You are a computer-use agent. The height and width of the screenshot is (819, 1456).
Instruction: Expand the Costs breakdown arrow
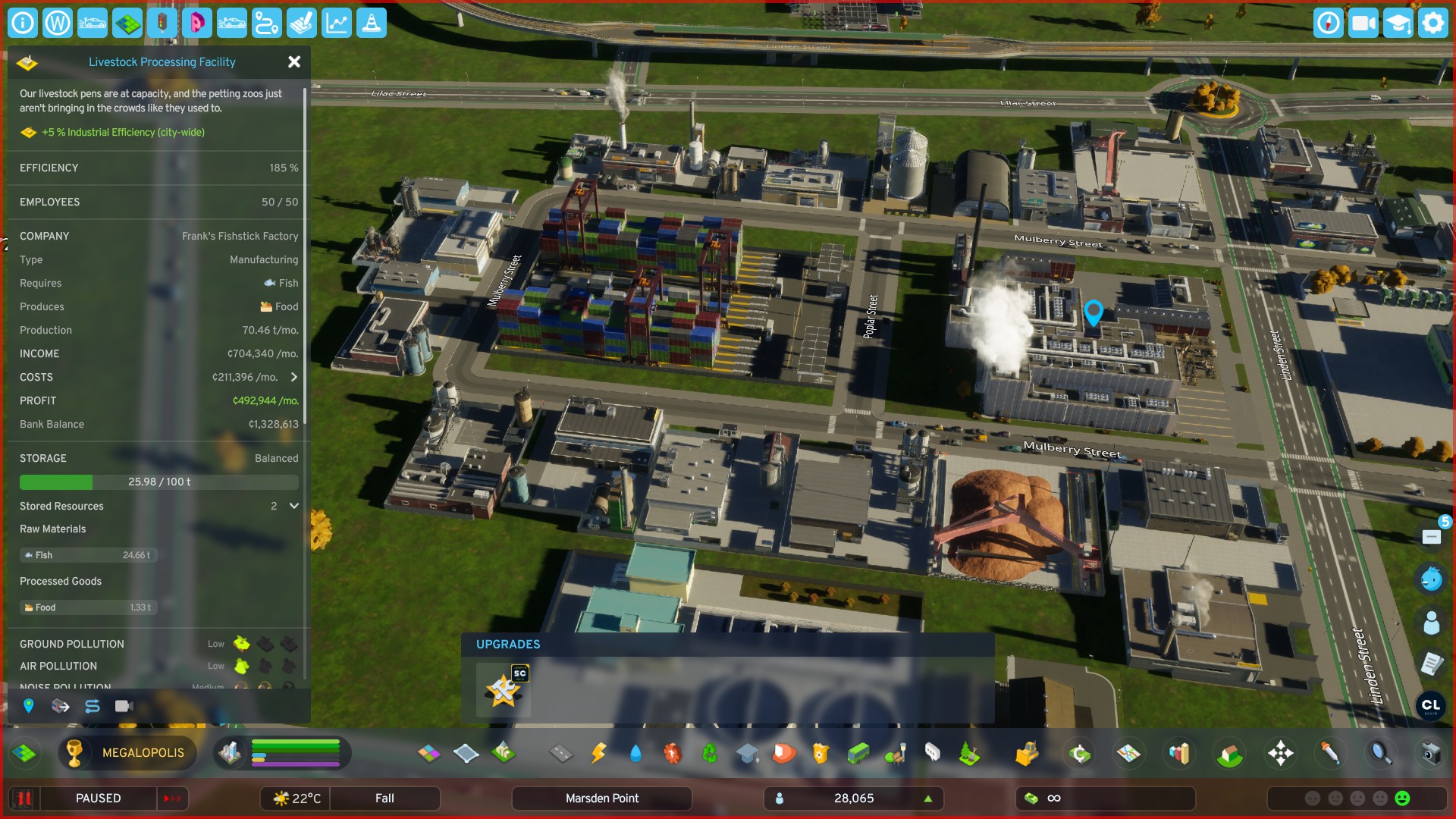(x=293, y=377)
